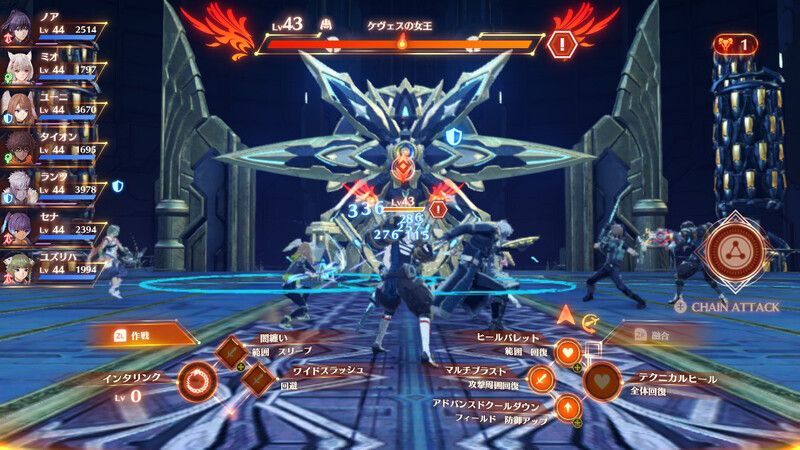Screen dimensions: 800x450
Task: Use the 闇纏い sword art
Action: (x=233, y=351)
